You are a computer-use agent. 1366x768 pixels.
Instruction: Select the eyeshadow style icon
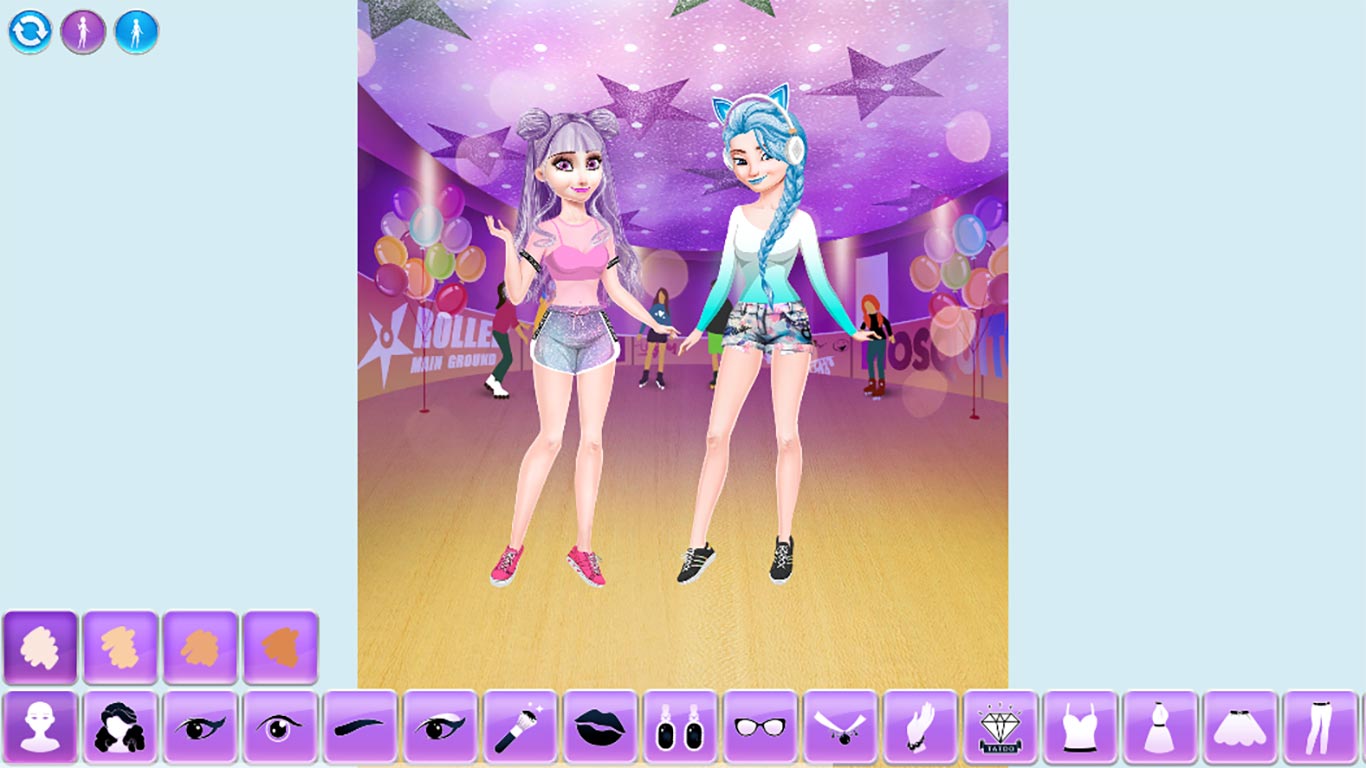[440, 730]
